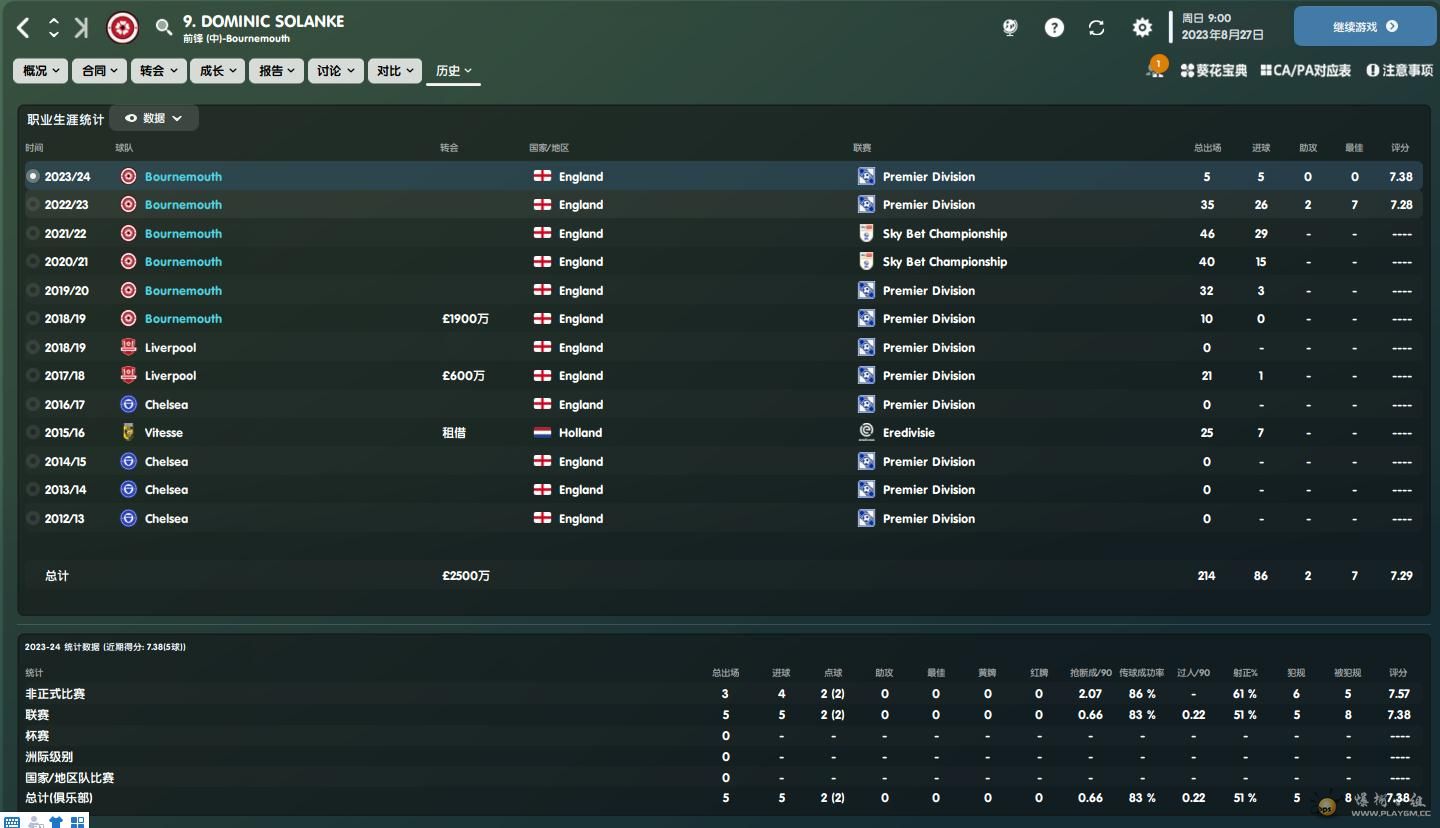The image size is (1440, 828).
Task: Open the 对比 comparison menu
Action: pyautogui.click(x=394, y=71)
